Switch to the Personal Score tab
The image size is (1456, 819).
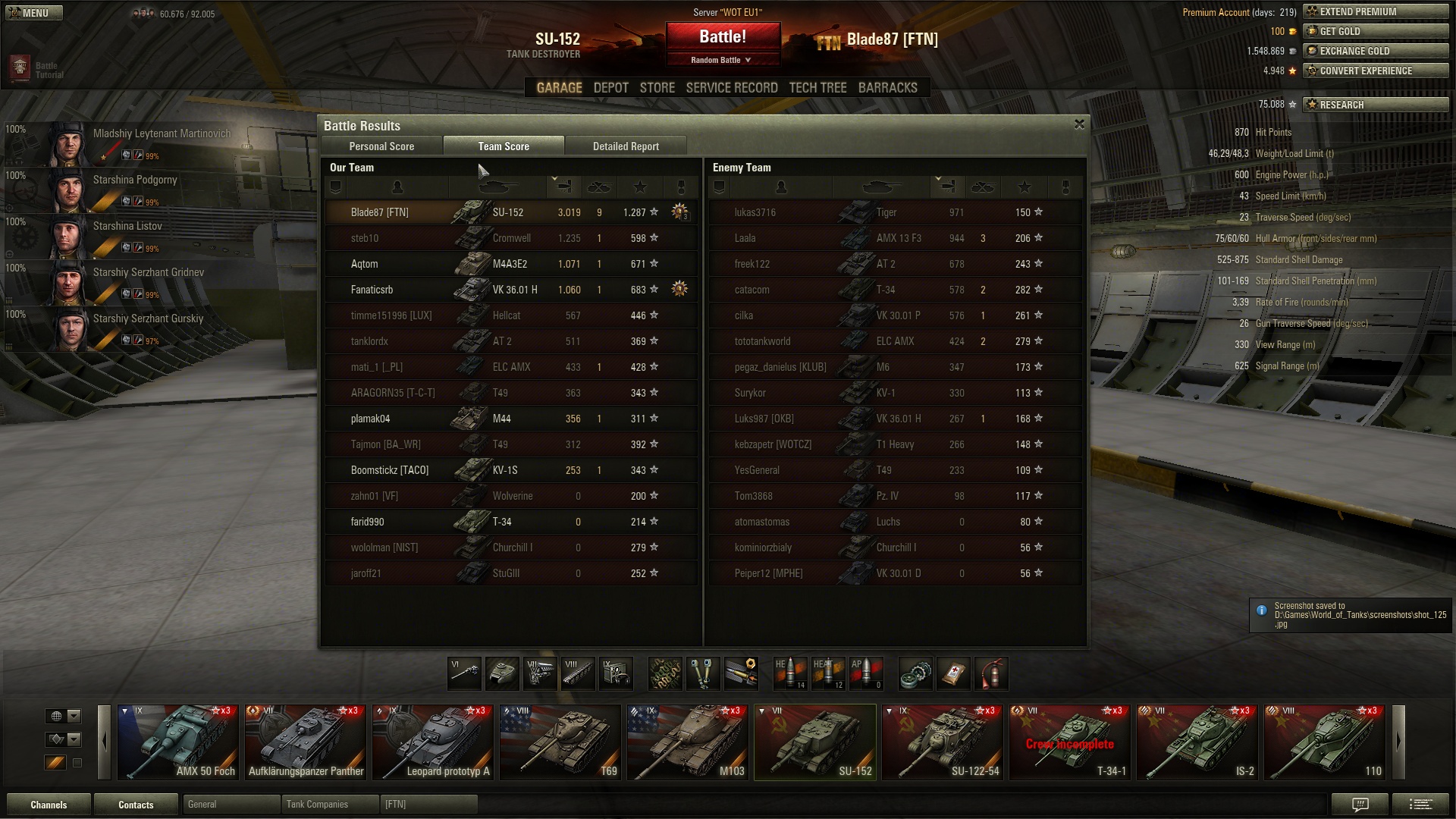coord(381,146)
